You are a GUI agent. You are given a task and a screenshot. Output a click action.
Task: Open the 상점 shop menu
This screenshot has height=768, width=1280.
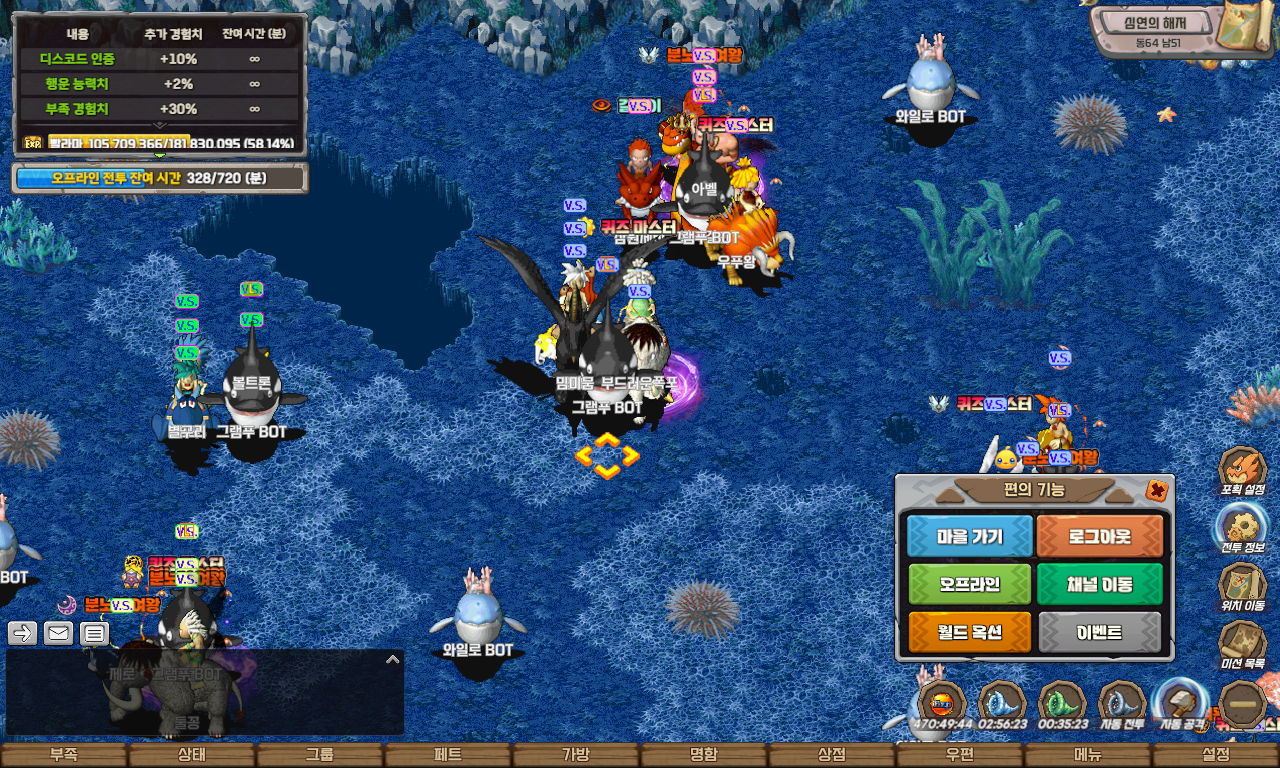[x=832, y=755]
